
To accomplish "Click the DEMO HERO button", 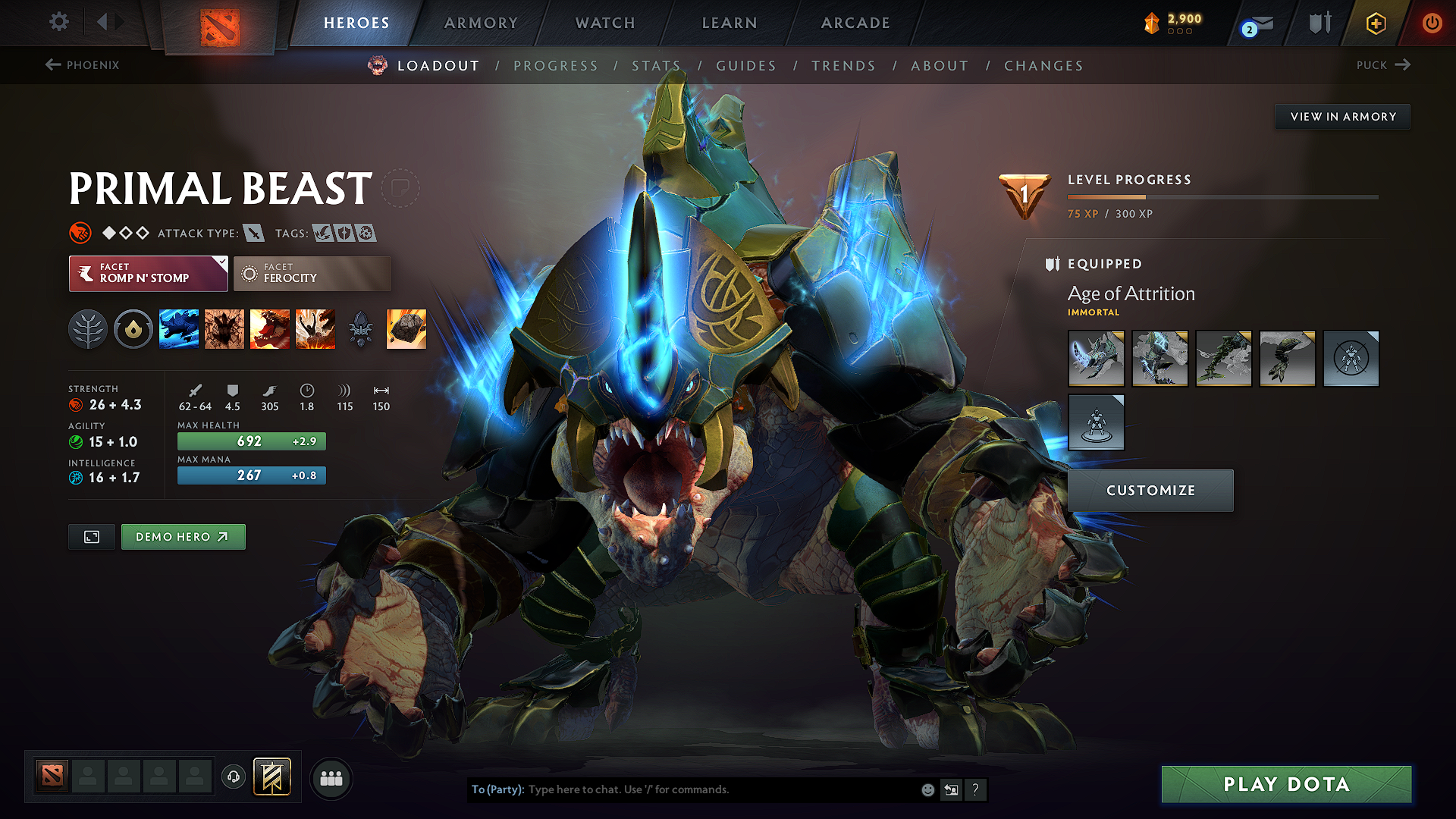I will coord(183,536).
